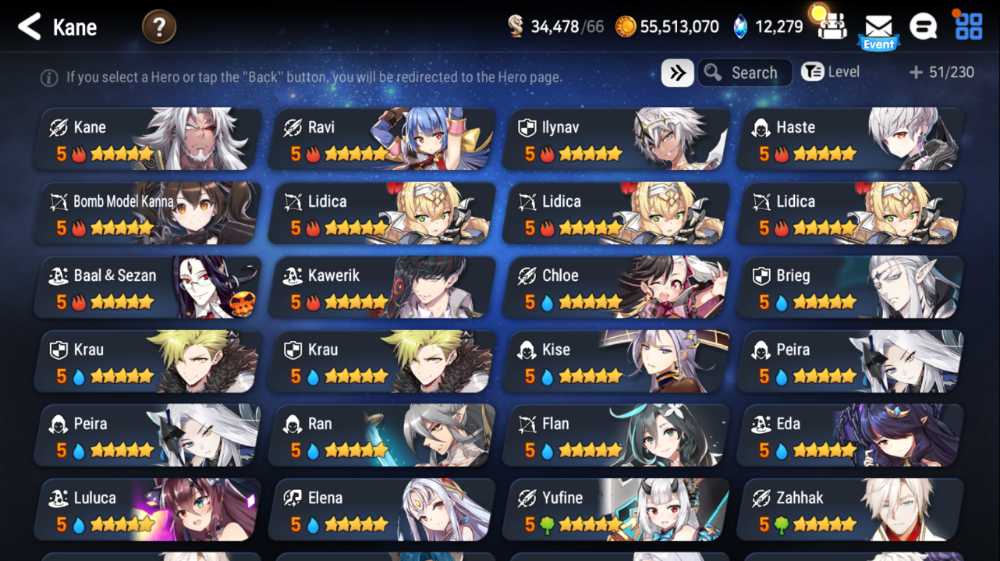
Task: Go back using the arrow button
Action: pyautogui.click(x=29, y=27)
